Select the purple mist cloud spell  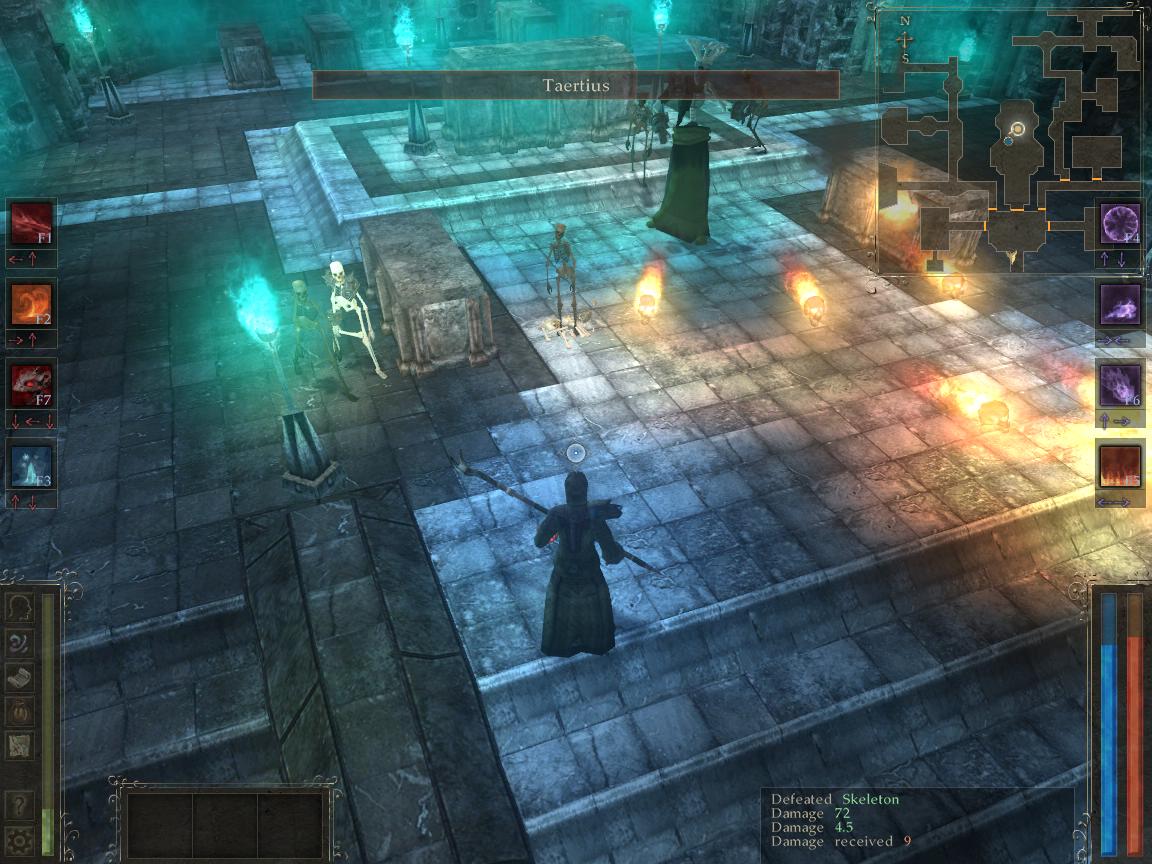1120,303
